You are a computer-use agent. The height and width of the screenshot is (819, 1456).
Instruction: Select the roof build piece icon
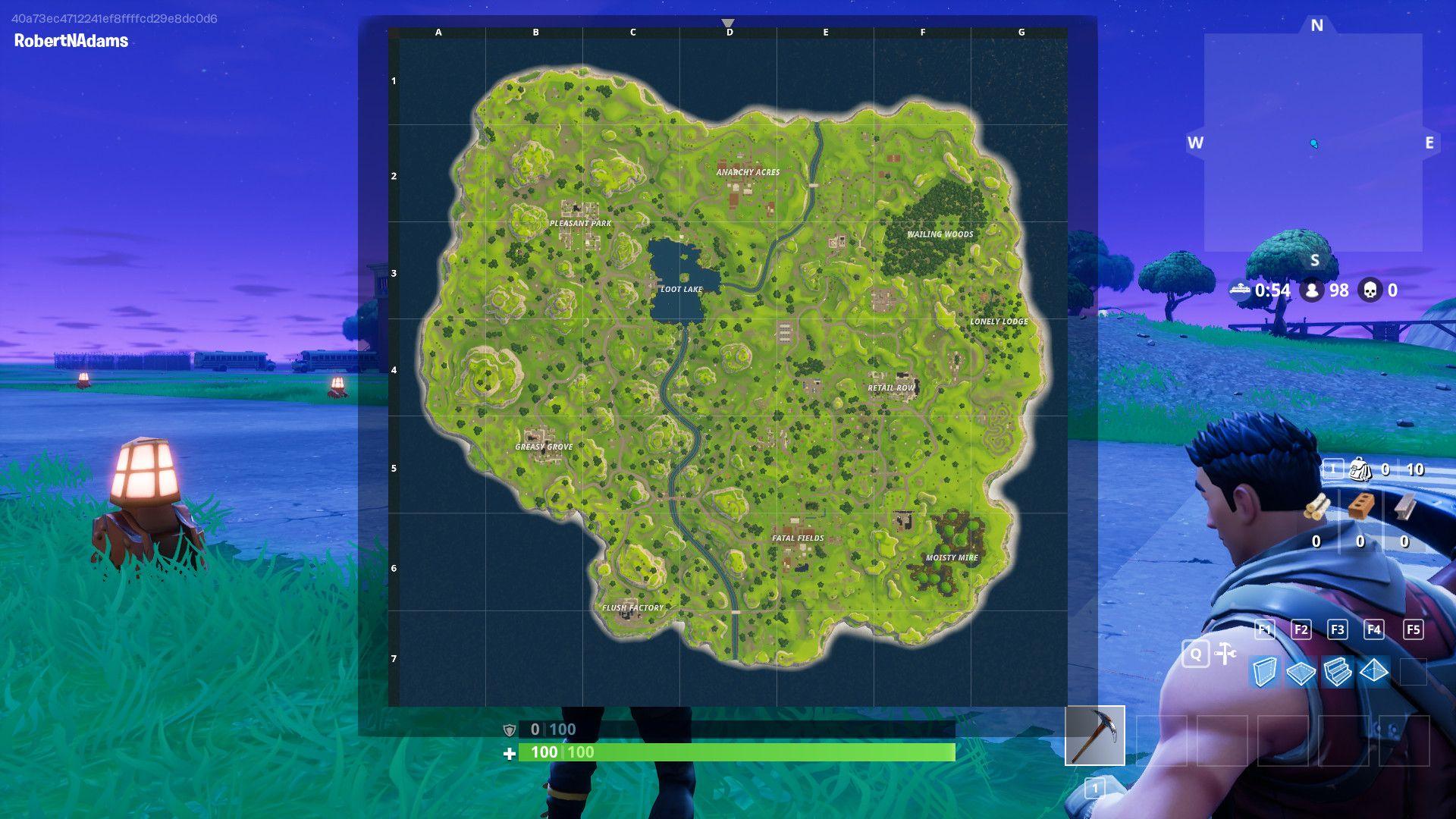pyautogui.click(x=1373, y=672)
